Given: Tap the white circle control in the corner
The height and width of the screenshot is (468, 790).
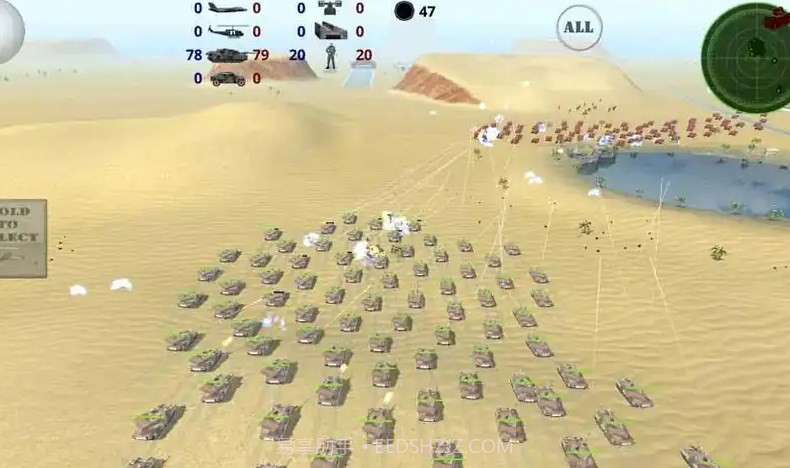Looking at the screenshot, I should click(8, 29).
